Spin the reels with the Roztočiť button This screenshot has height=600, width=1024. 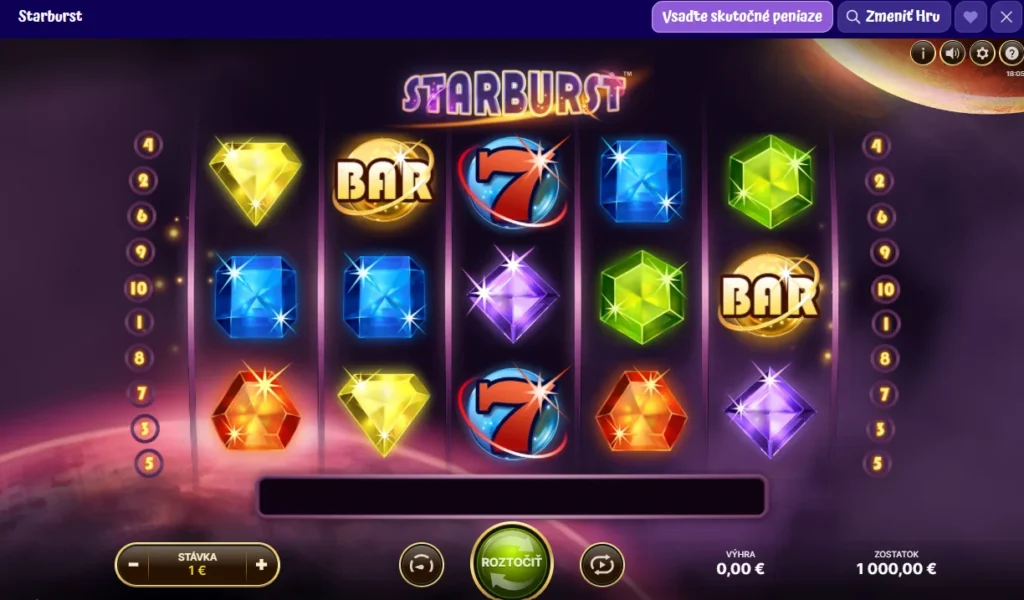(x=511, y=562)
